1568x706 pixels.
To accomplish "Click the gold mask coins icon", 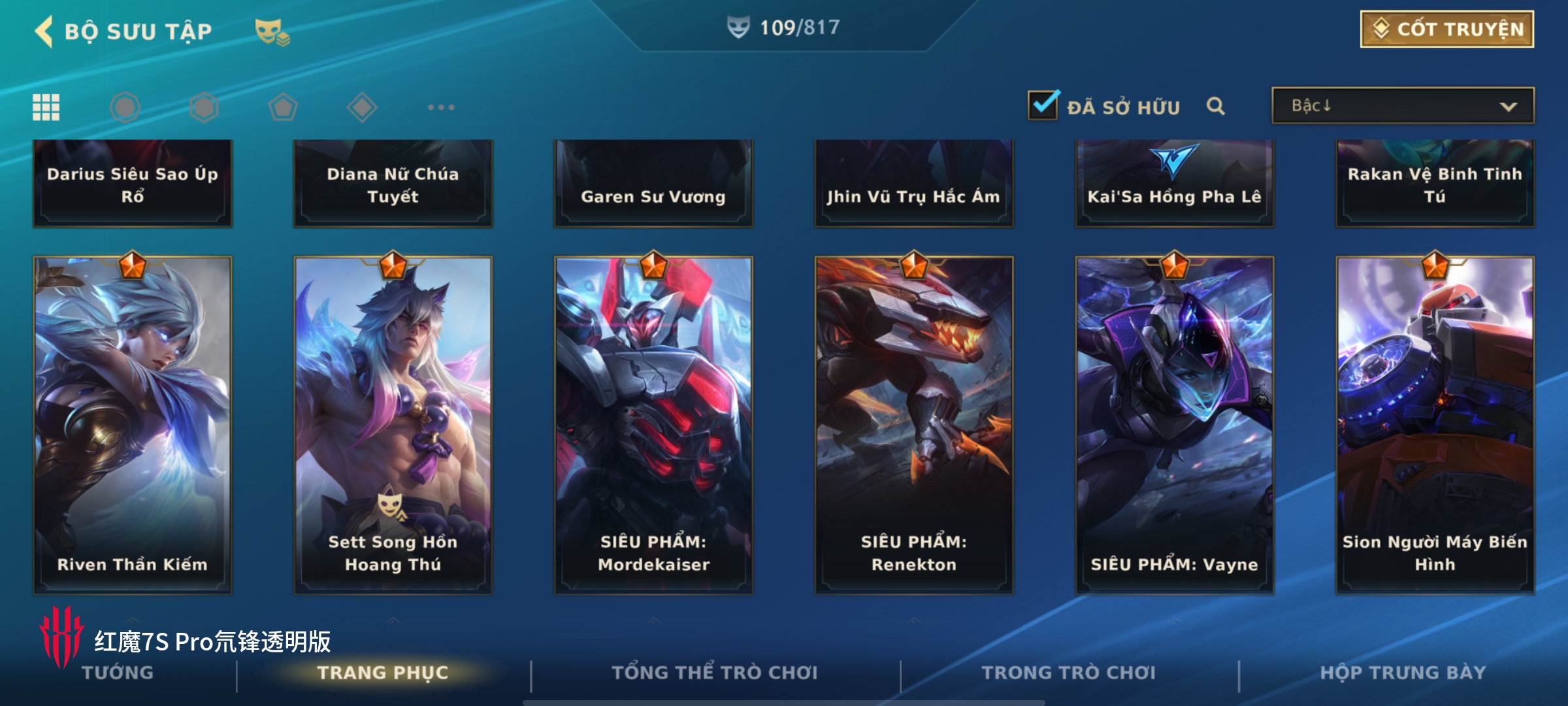I will [272, 32].
